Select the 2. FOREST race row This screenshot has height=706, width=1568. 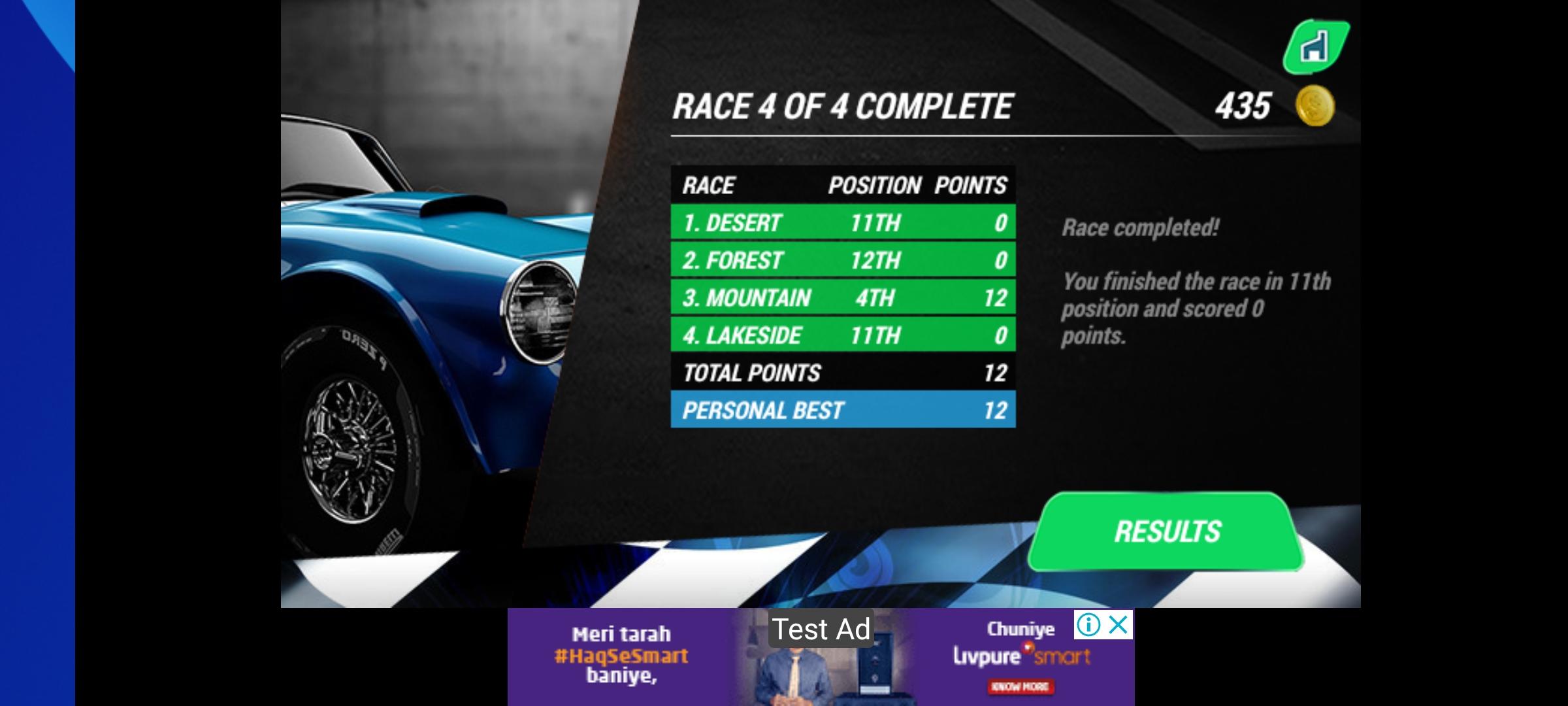point(843,260)
